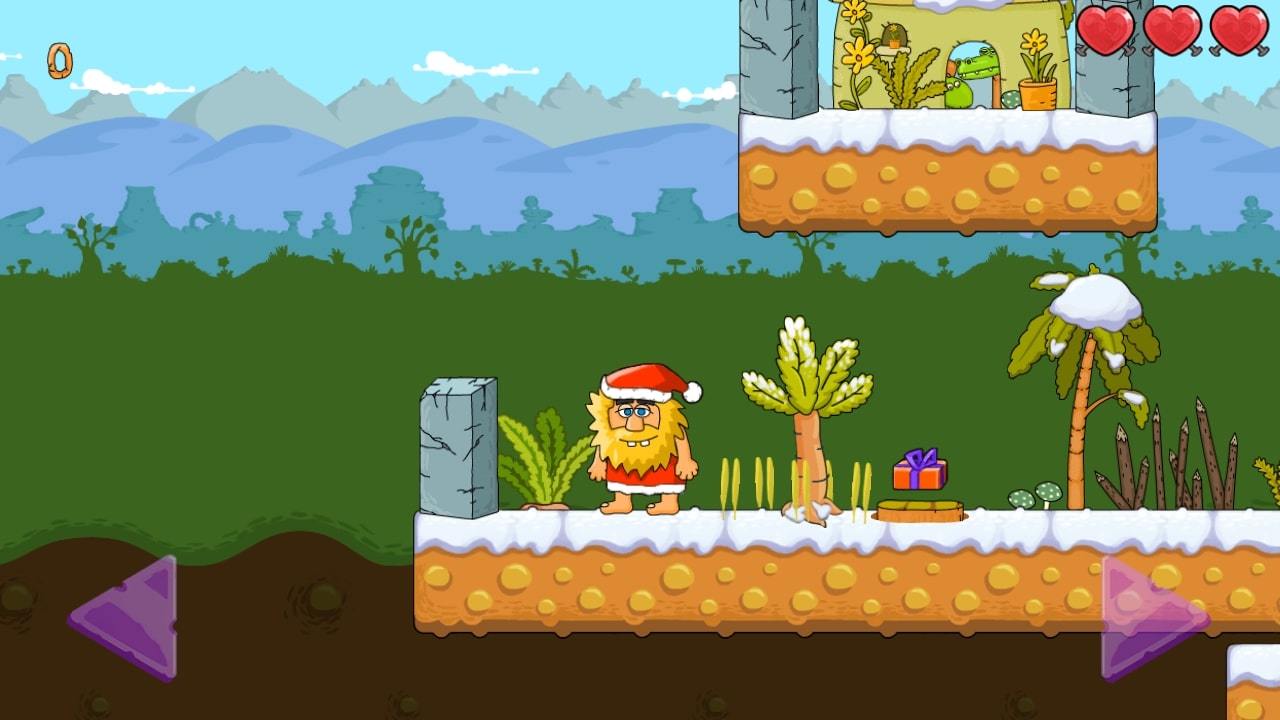Open the orange gift box with purple ribbon

pyautogui.click(x=920, y=470)
